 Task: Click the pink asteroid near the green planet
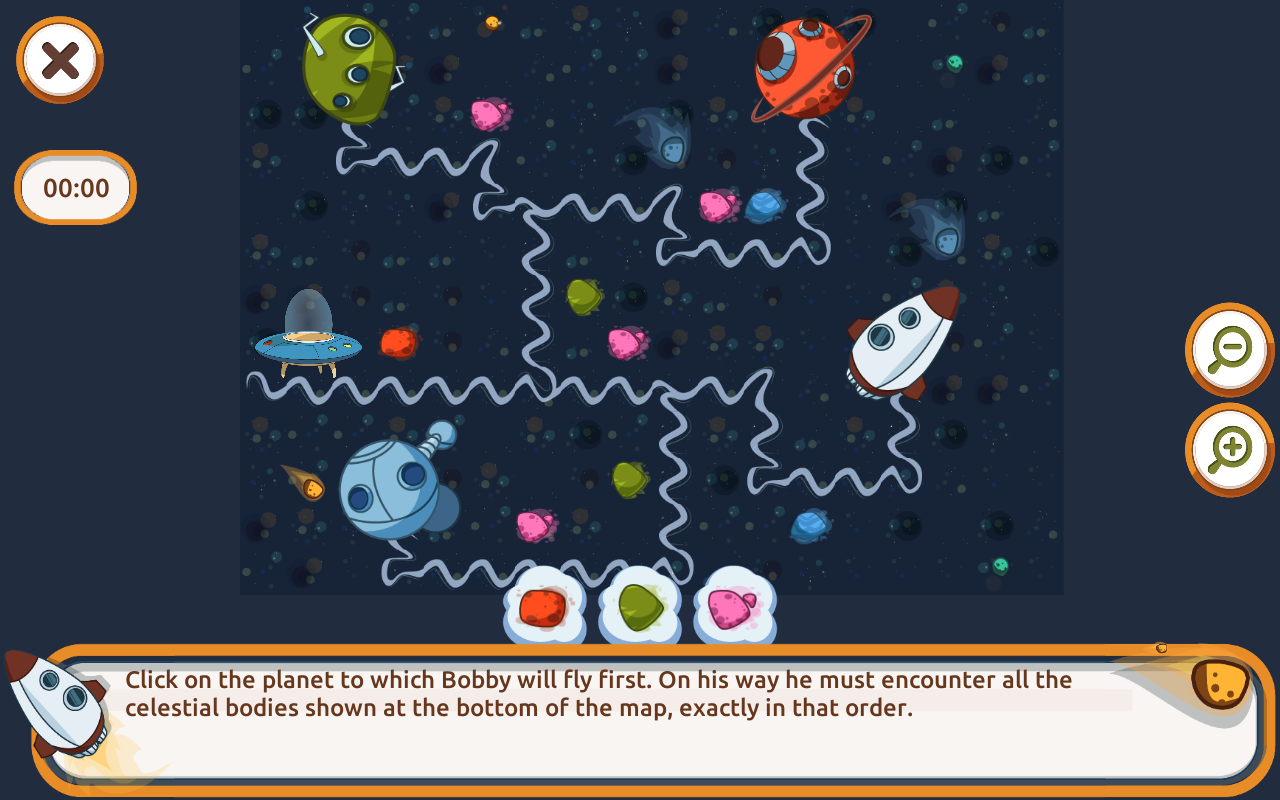(488, 115)
